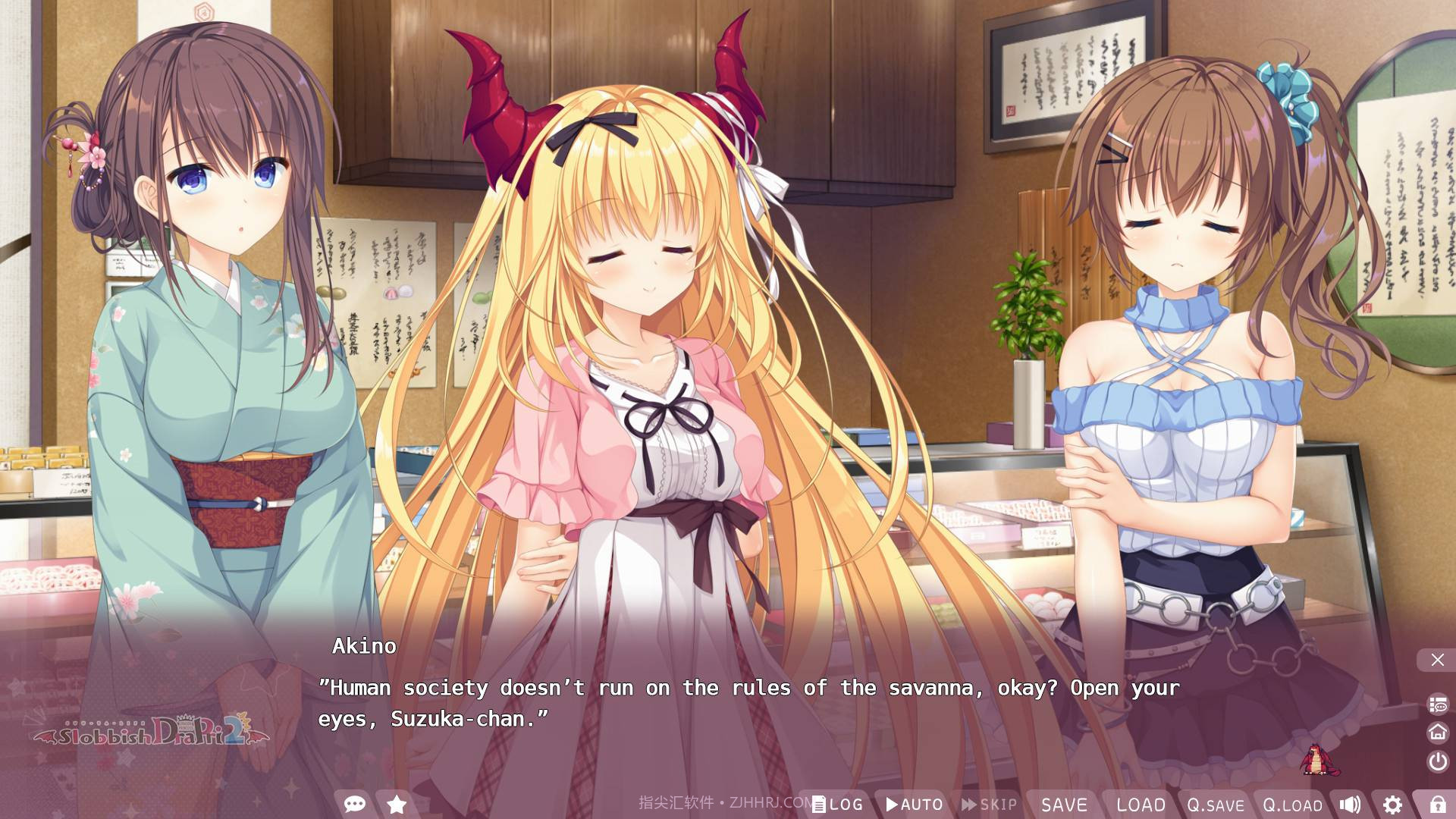Quick save with Q.SAVE
Screen dimensions: 1456x819
click(1216, 805)
